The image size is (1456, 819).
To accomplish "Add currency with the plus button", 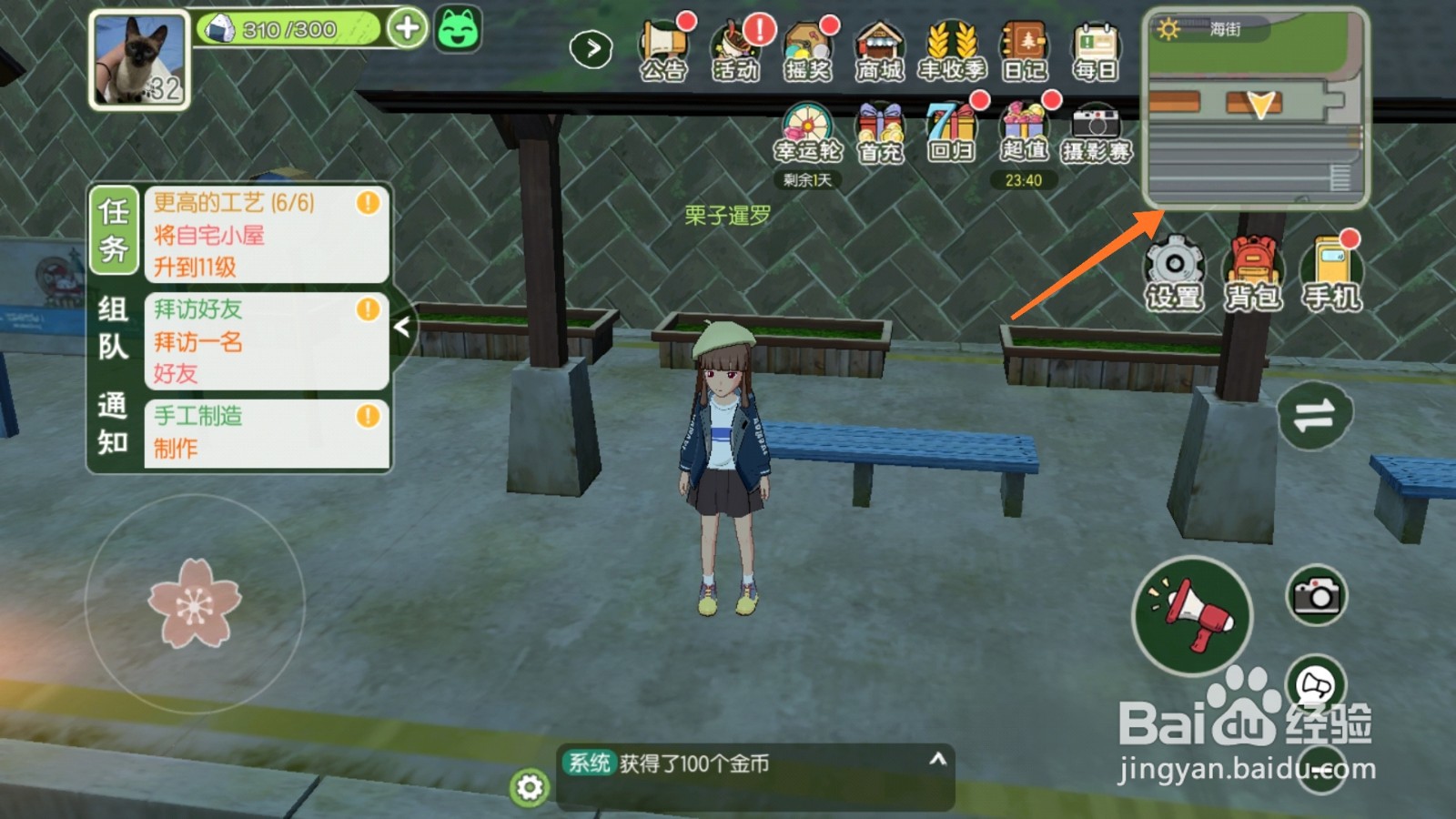I will tap(407, 27).
